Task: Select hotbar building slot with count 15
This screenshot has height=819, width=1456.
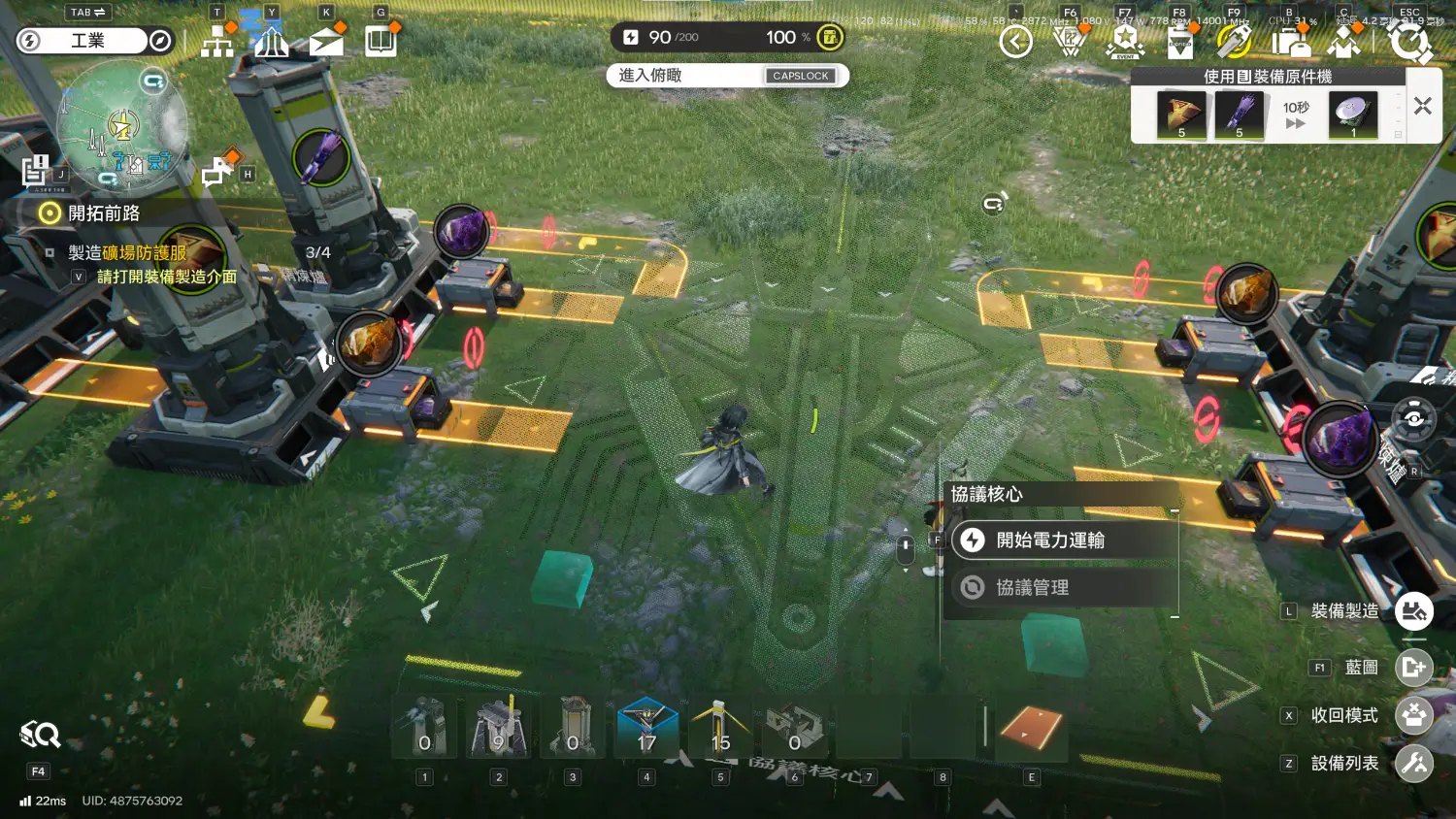Action: (720, 728)
